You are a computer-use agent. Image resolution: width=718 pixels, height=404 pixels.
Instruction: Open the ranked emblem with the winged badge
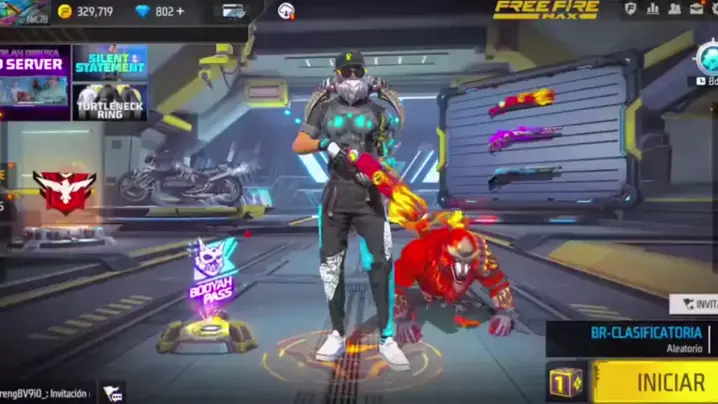coord(64,190)
